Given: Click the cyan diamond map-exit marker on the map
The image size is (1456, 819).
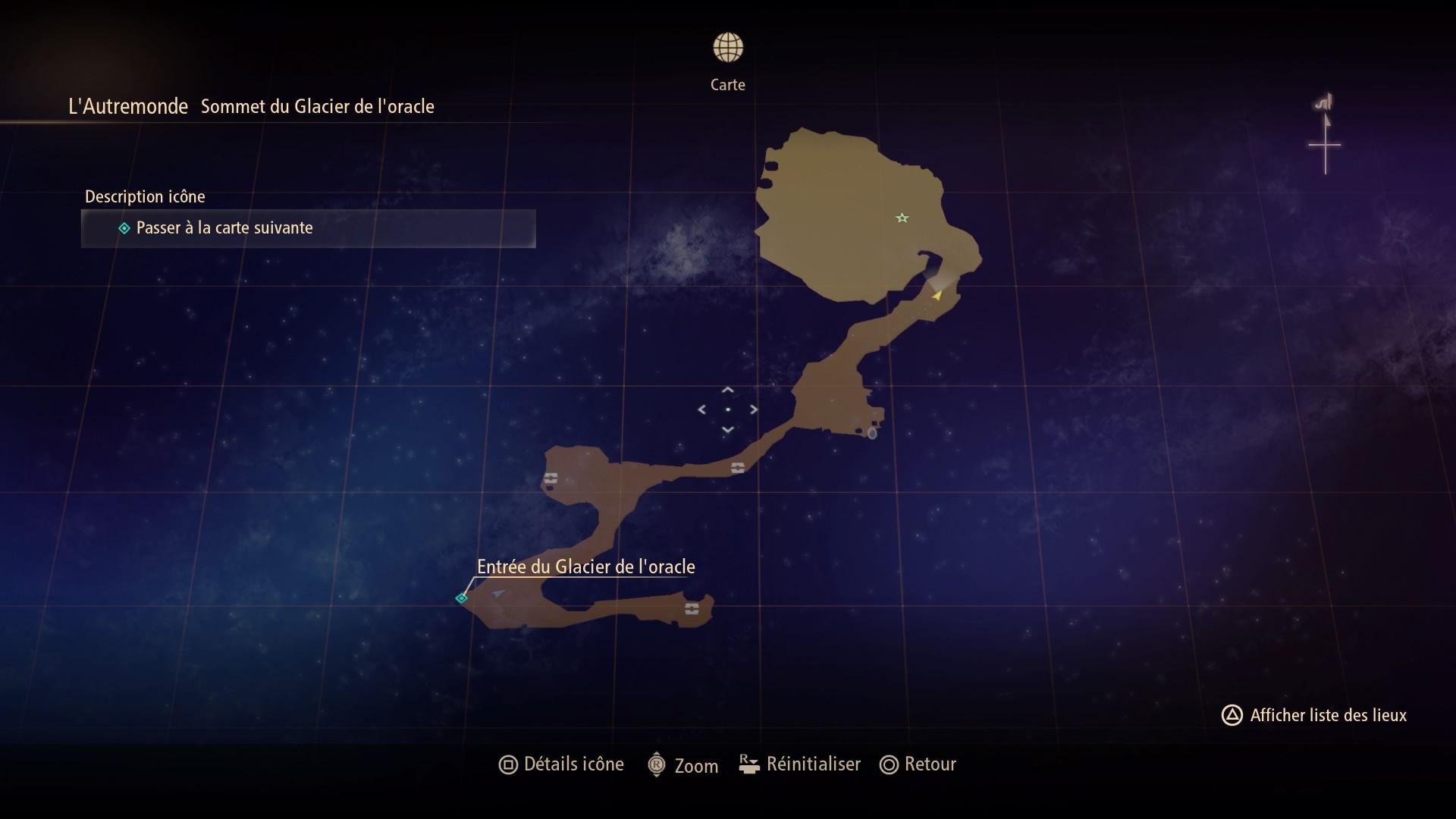Looking at the screenshot, I should point(461,598).
